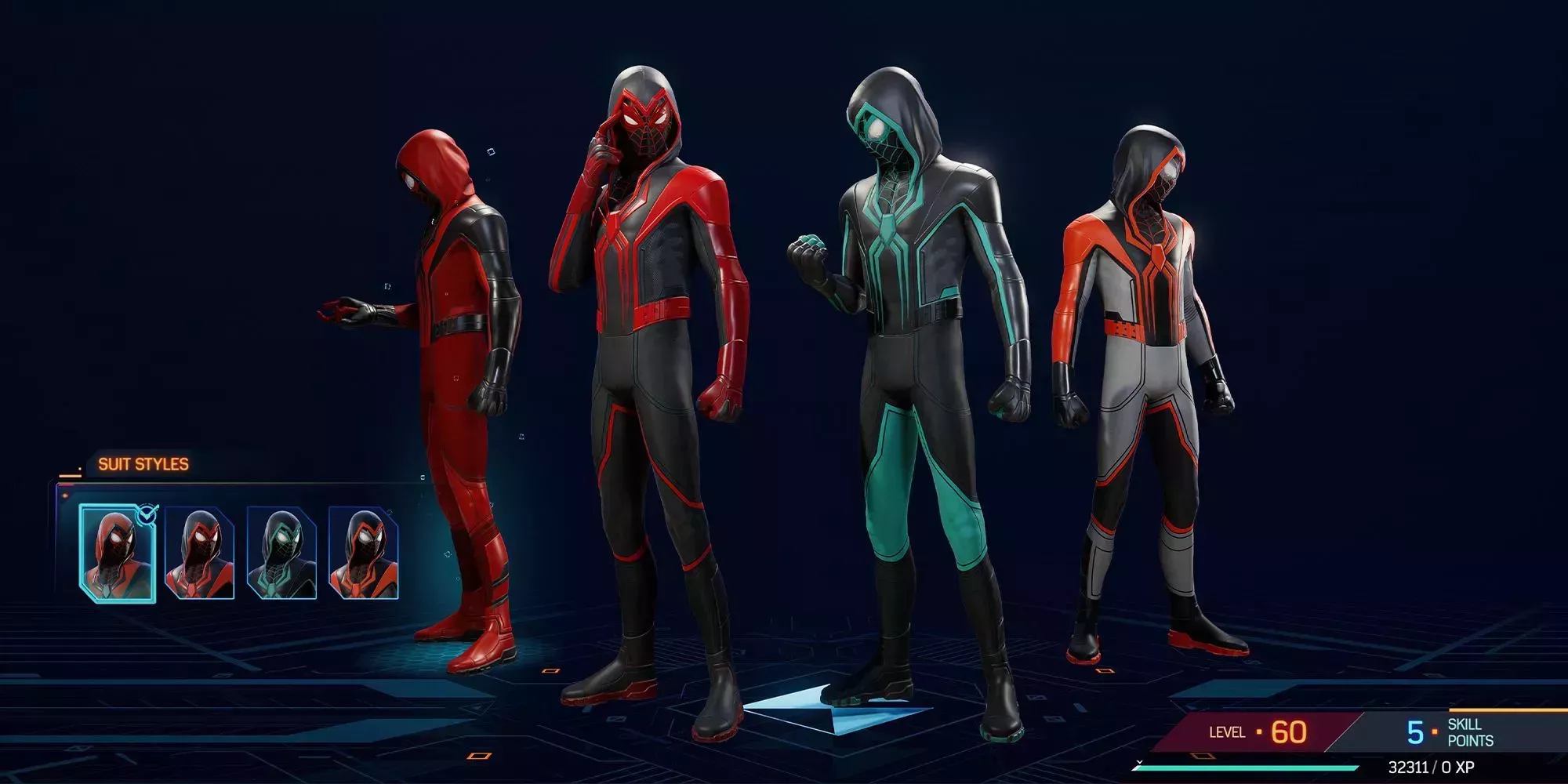Click the small expand icon atop the Suit Styles panel

423,478
